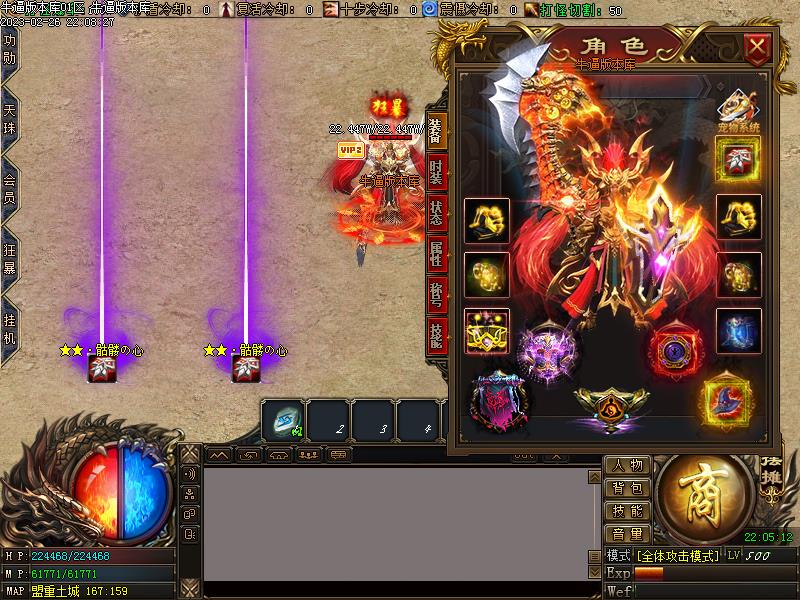Close the 角色 character panel

(757, 47)
